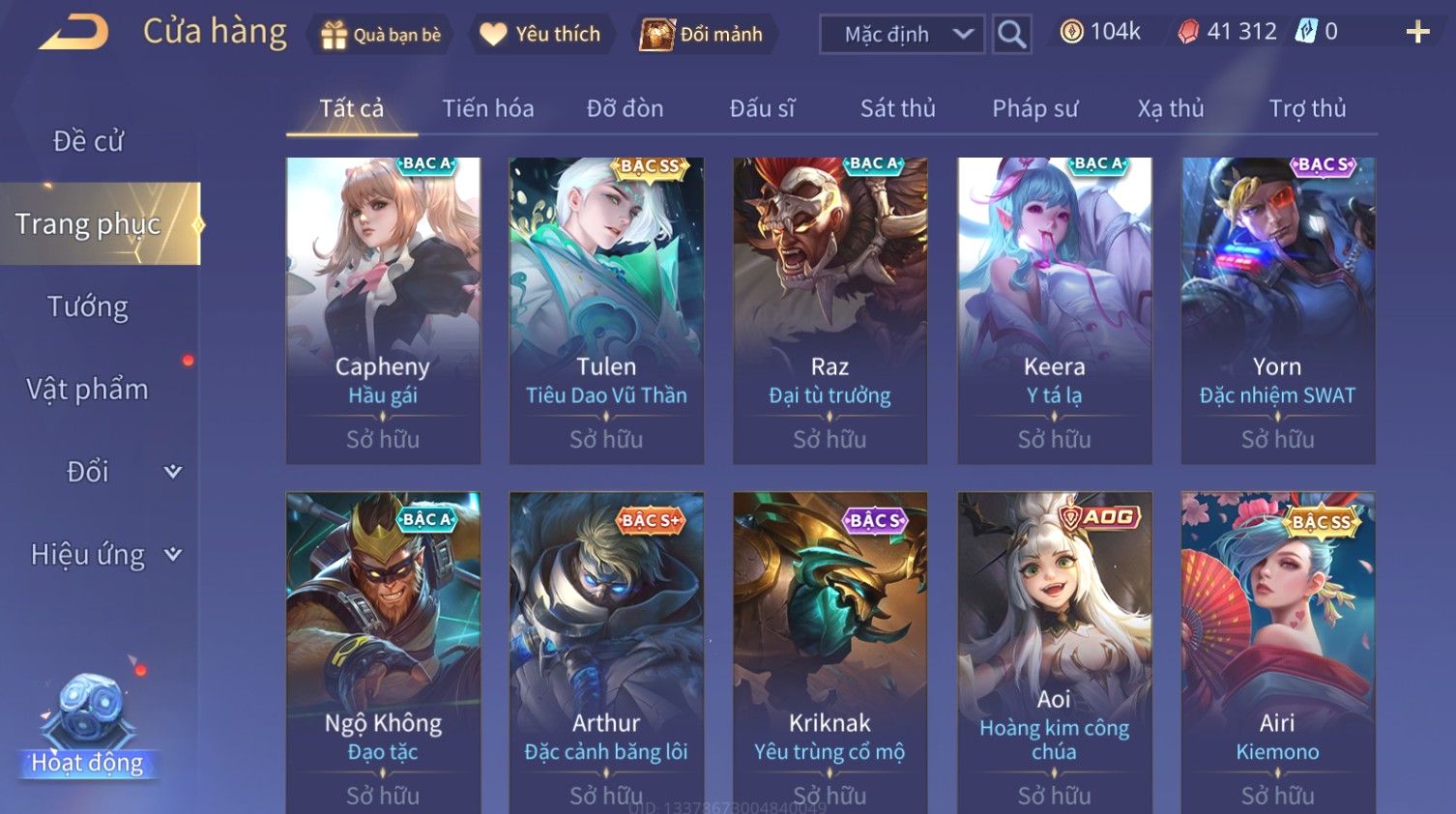This screenshot has width=1456, height=814.
Task: View the Yorn Đặc nhiệm SWAT skin
Action: click(x=1277, y=309)
